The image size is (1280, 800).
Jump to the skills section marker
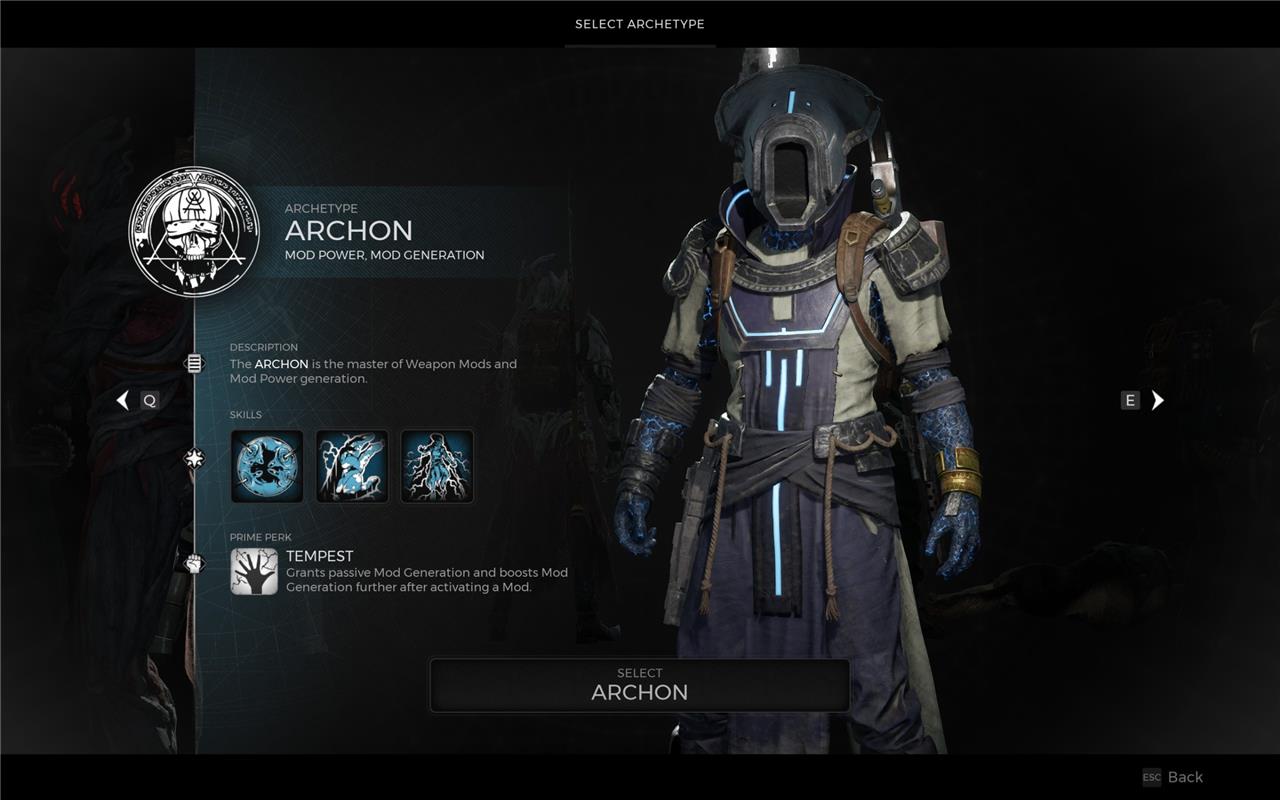194,458
